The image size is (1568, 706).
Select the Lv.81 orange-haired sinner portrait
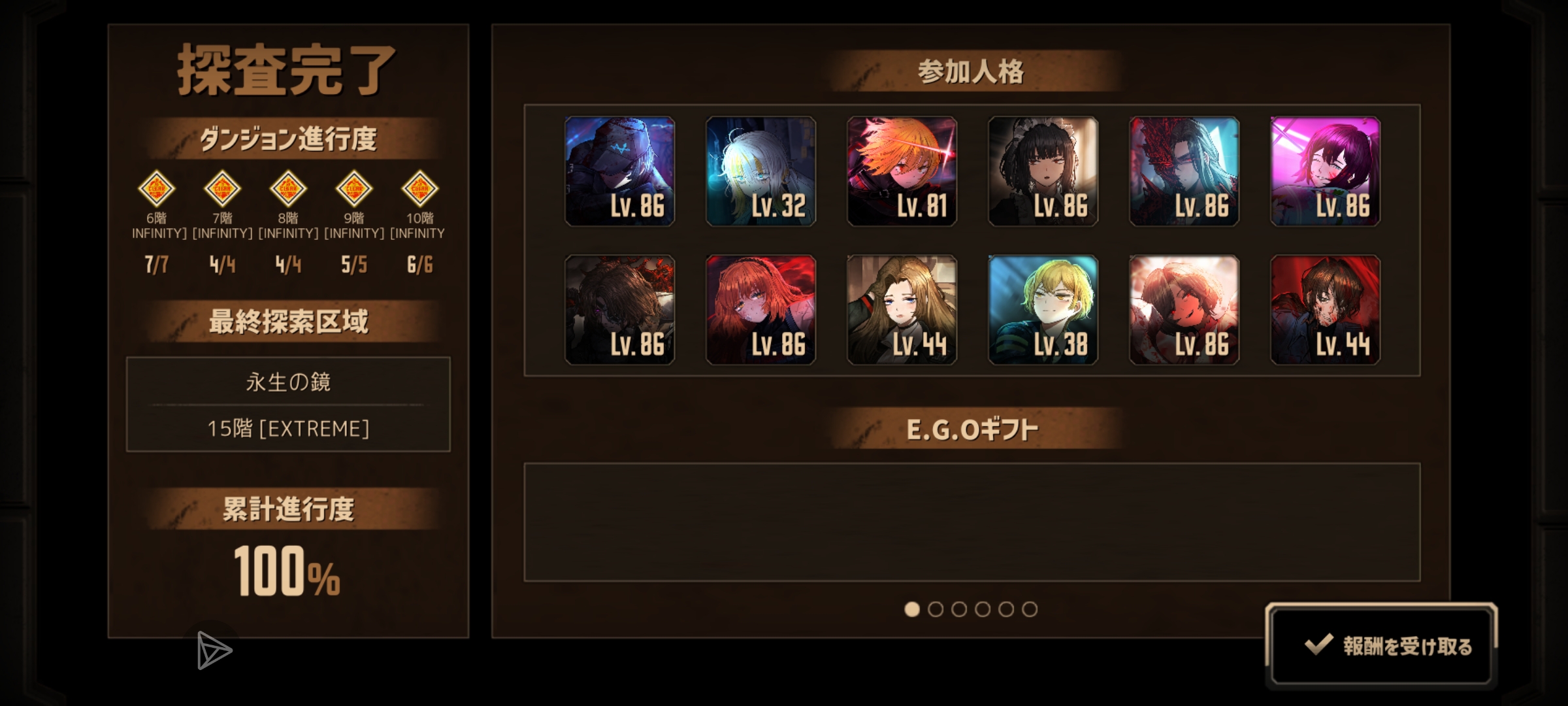point(903,172)
